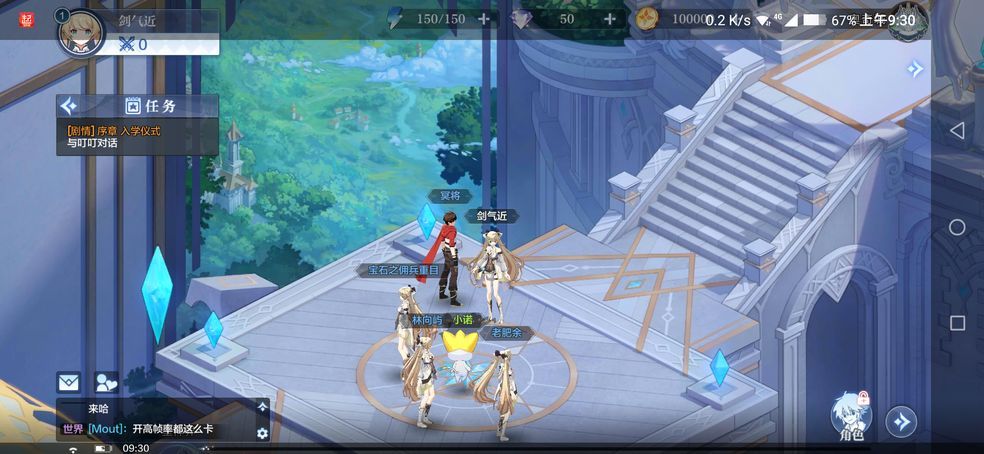
Task: Open chat settings with the gear icon
Action: 262,433
